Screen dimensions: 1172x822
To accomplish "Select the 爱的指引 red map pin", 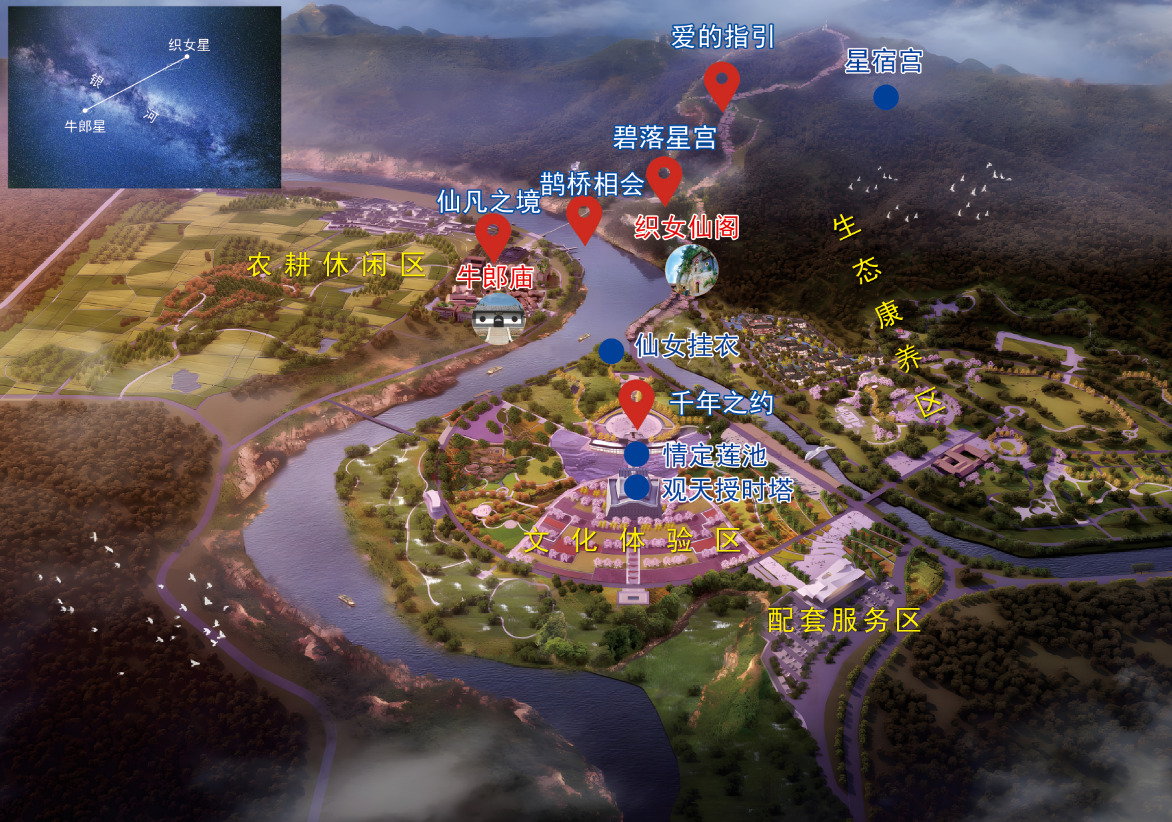I will tap(721, 82).
